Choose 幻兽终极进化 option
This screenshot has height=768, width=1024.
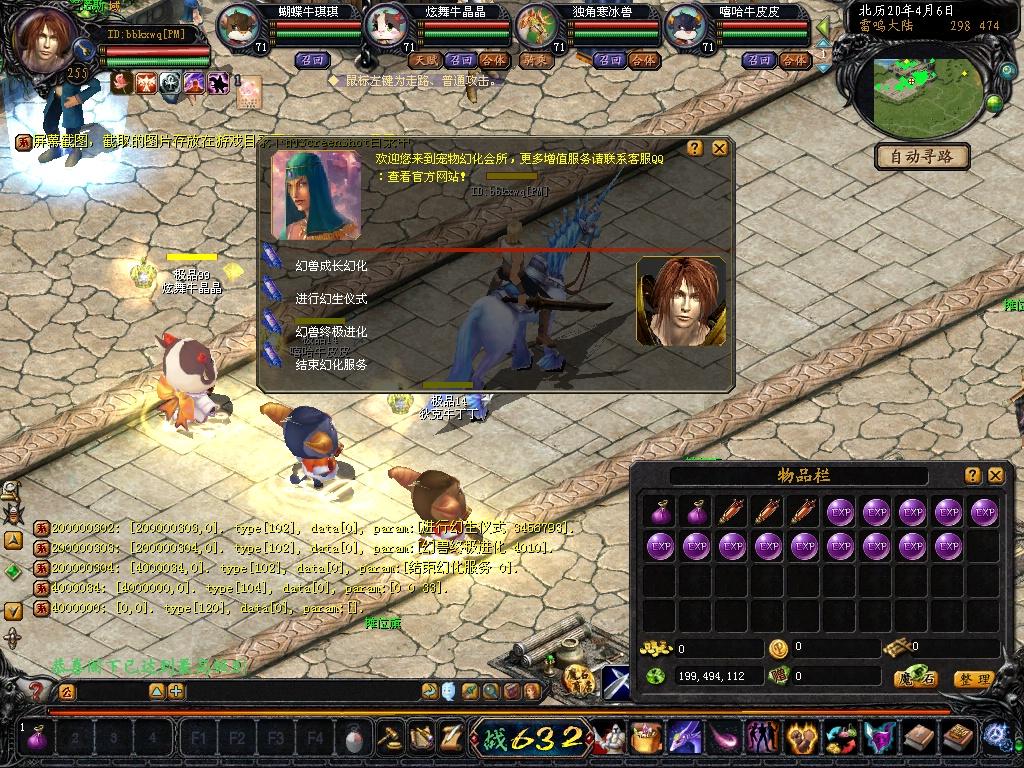(x=331, y=332)
